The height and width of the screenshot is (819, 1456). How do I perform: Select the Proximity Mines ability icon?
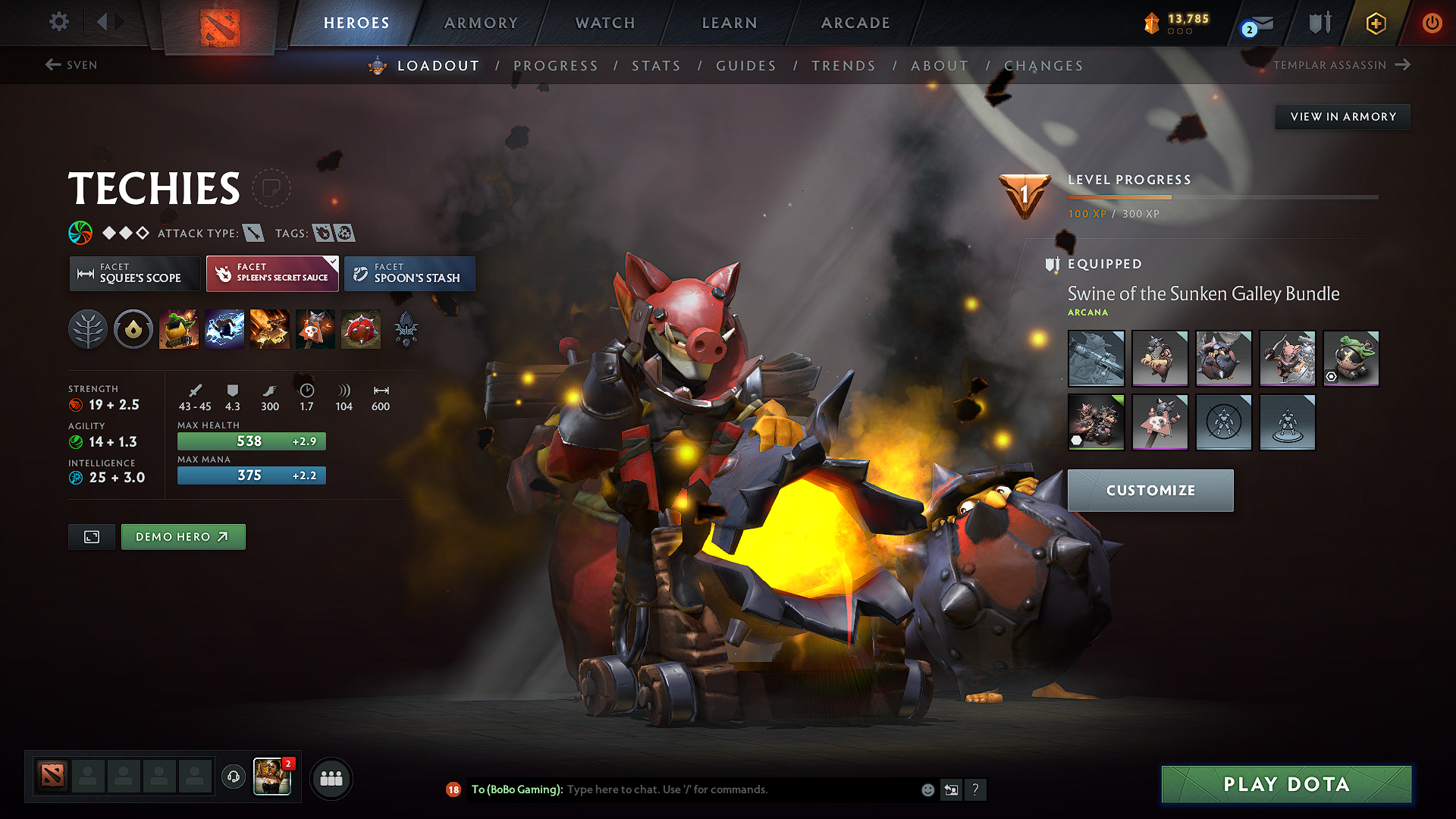pyautogui.click(x=315, y=328)
